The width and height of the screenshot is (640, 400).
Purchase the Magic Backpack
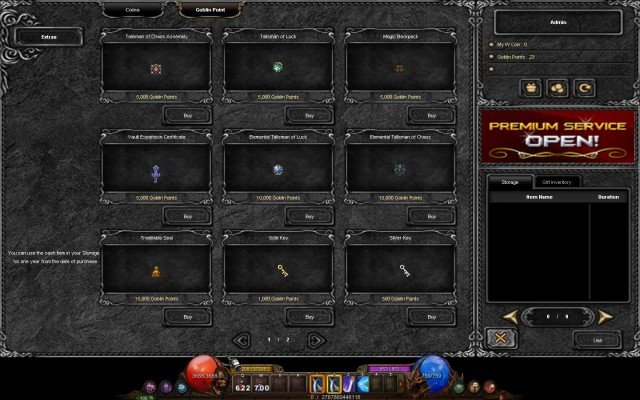(432, 115)
